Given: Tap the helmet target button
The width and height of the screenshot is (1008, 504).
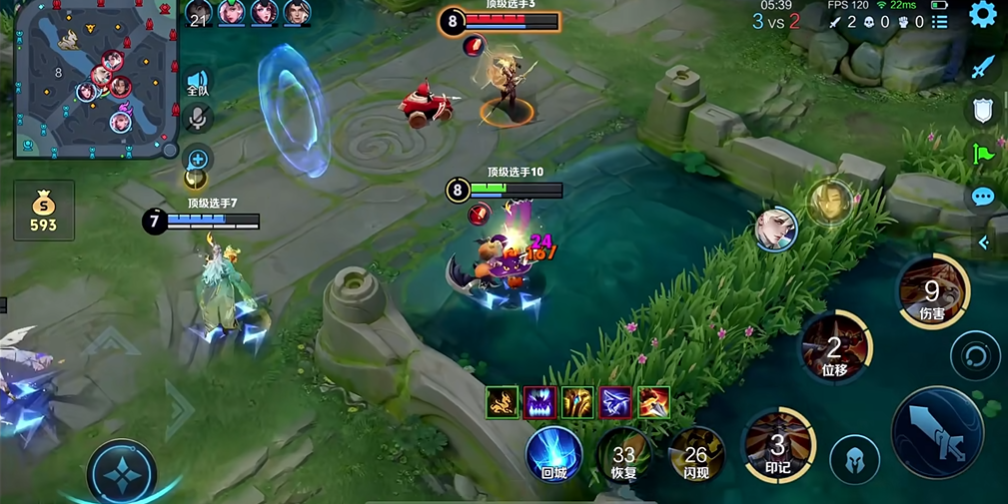Looking at the screenshot, I should point(854,459).
